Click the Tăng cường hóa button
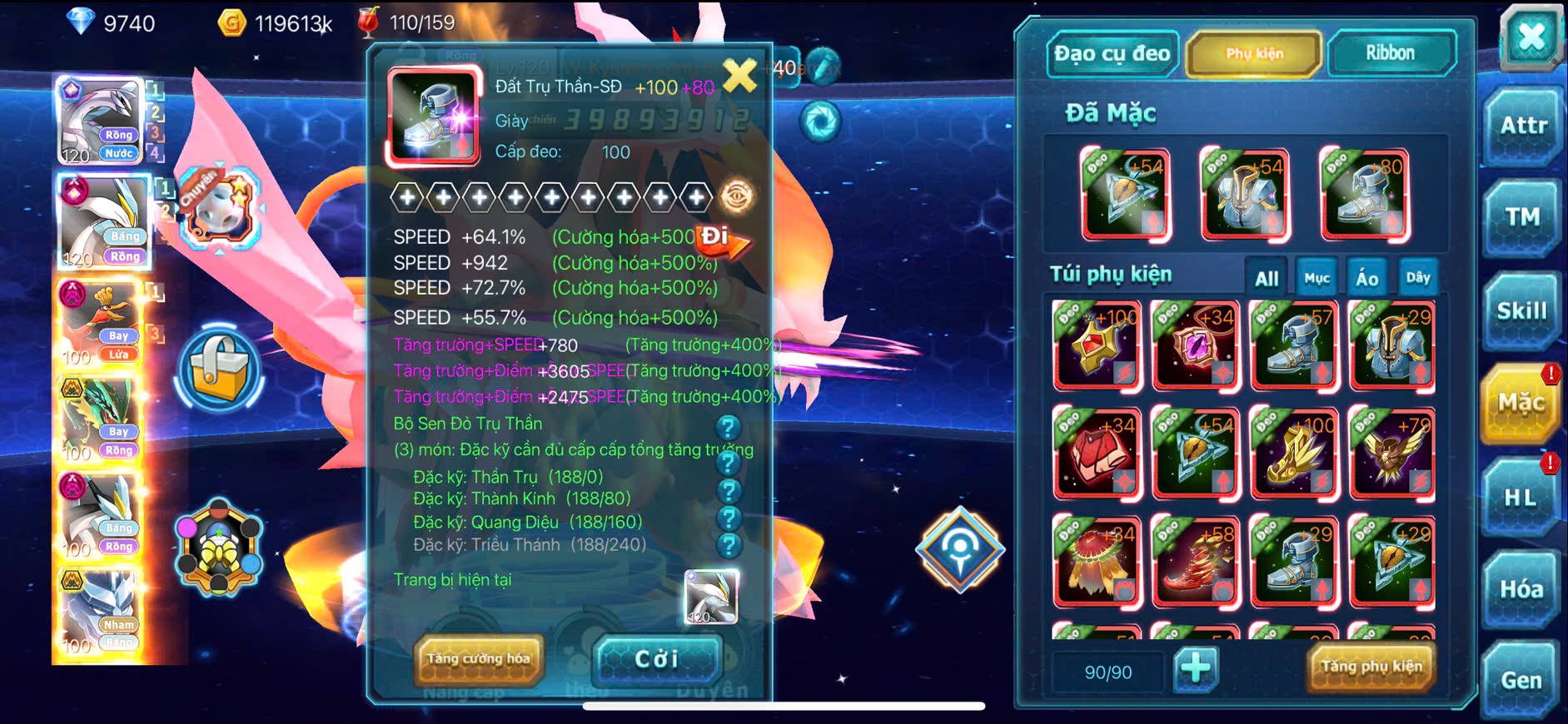 [x=479, y=659]
